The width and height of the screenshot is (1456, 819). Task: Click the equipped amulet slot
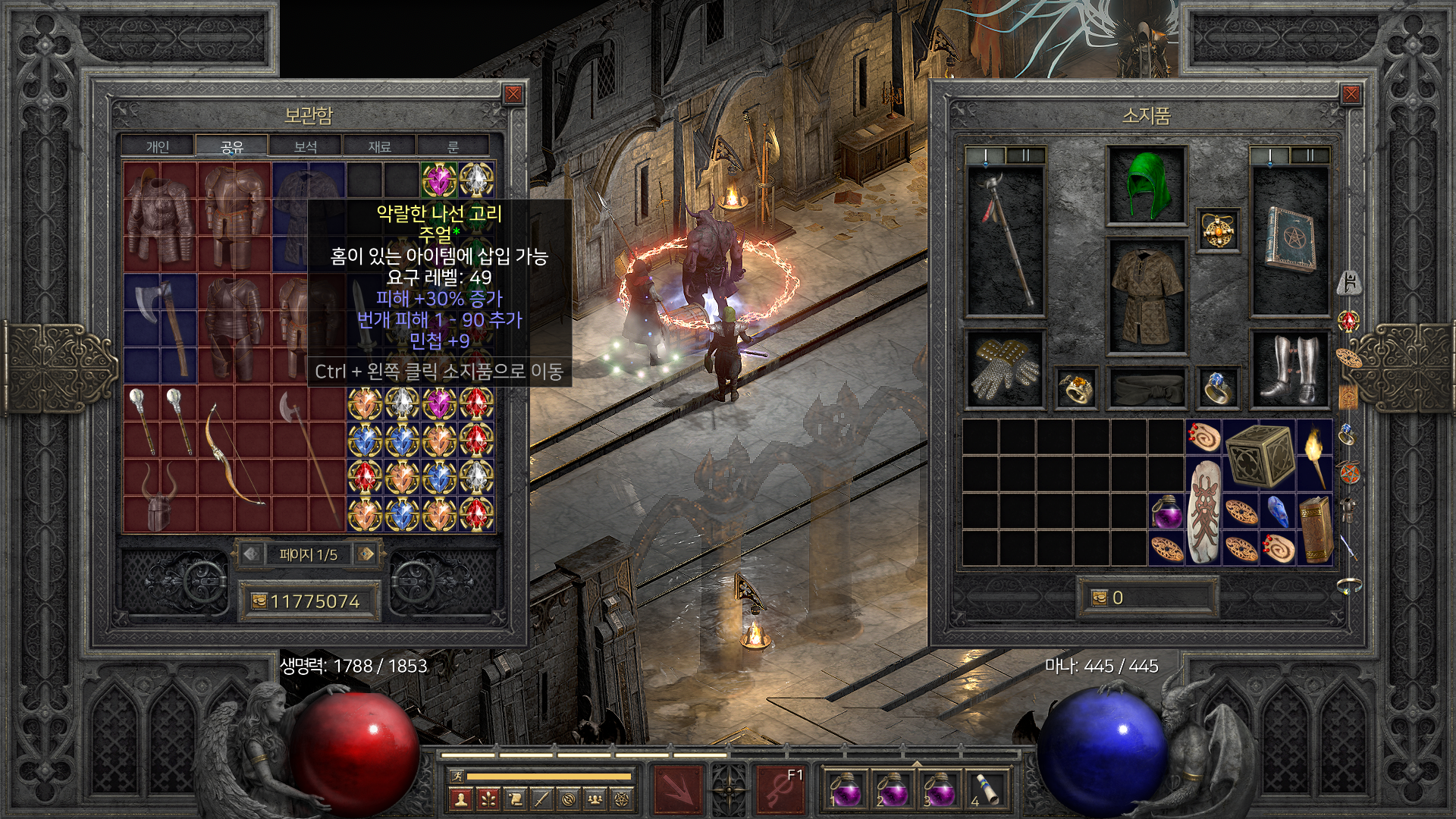pos(1218,230)
